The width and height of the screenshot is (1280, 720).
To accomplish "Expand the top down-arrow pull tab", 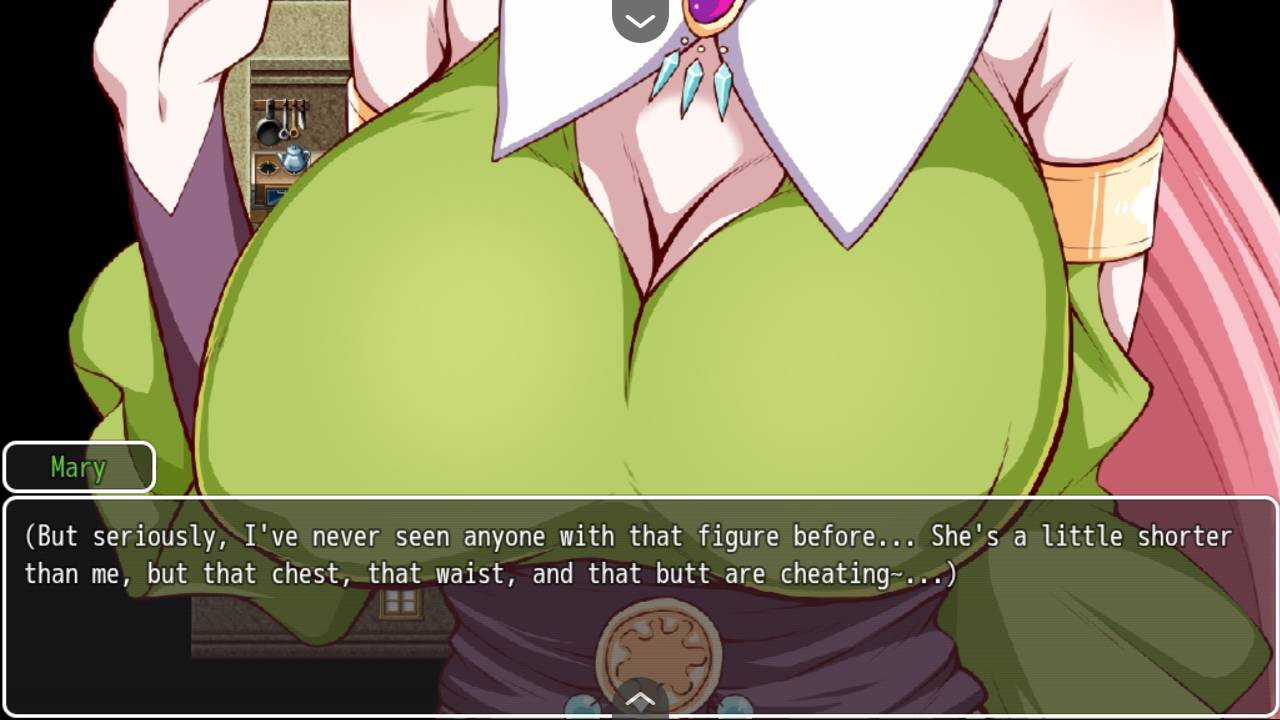I will click(640, 20).
